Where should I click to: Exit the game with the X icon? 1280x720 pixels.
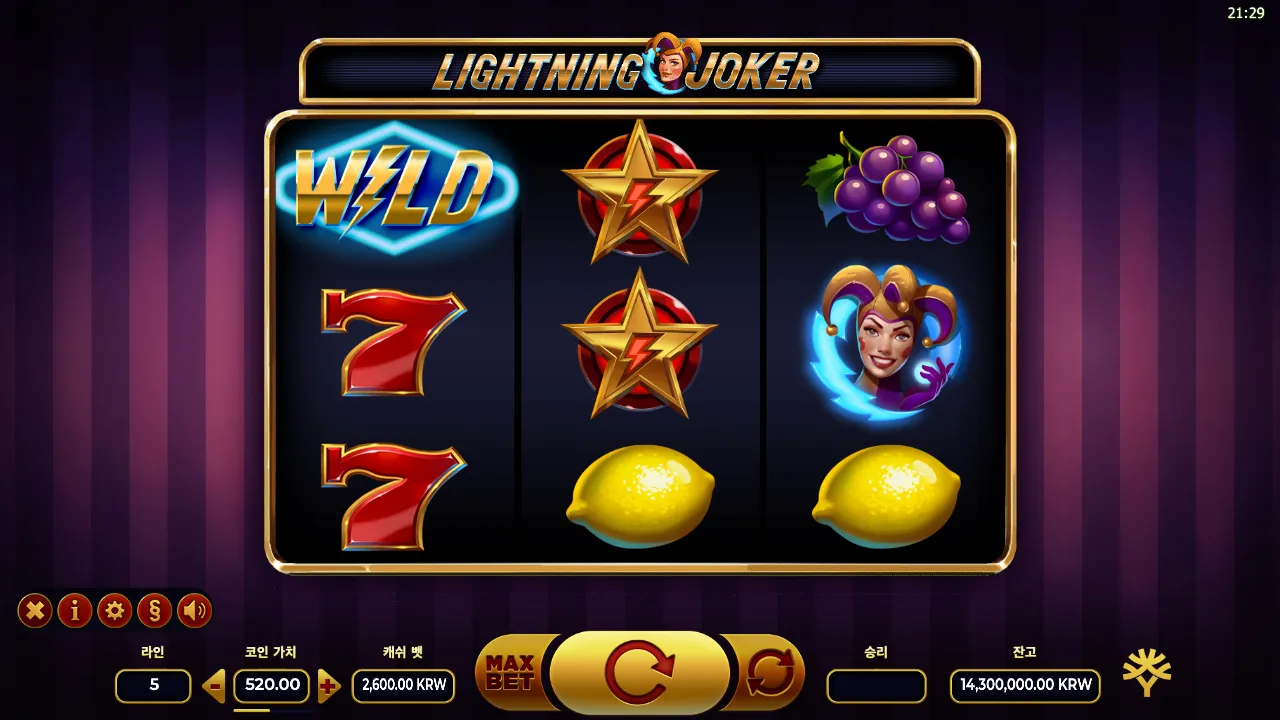pos(34,612)
